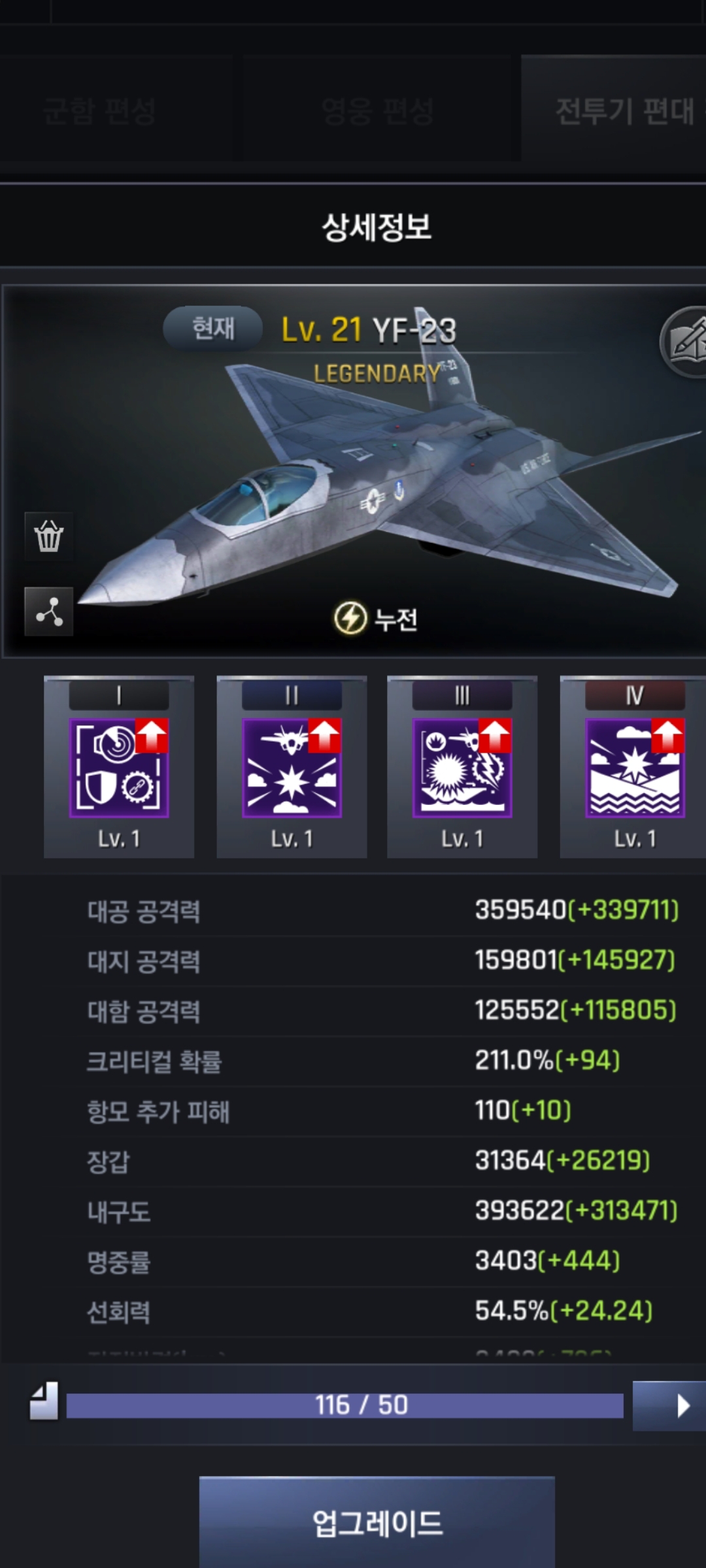The width and height of the screenshot is (706, 1568).
Task: Switch to the 영웅 편성 tab
Action: [378, 110]
